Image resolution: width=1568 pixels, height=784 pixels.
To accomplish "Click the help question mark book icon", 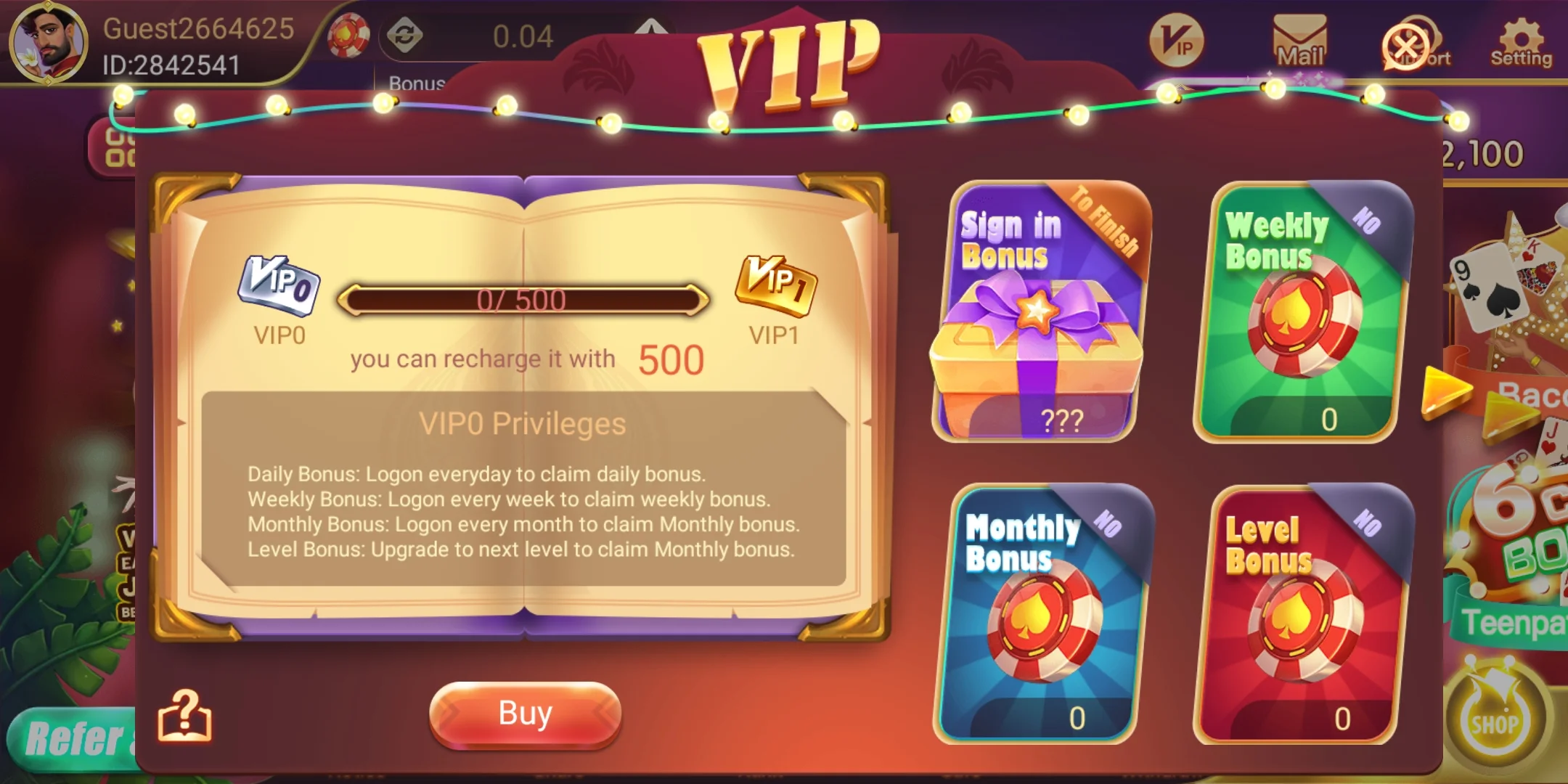I will (x=184, y=715).
